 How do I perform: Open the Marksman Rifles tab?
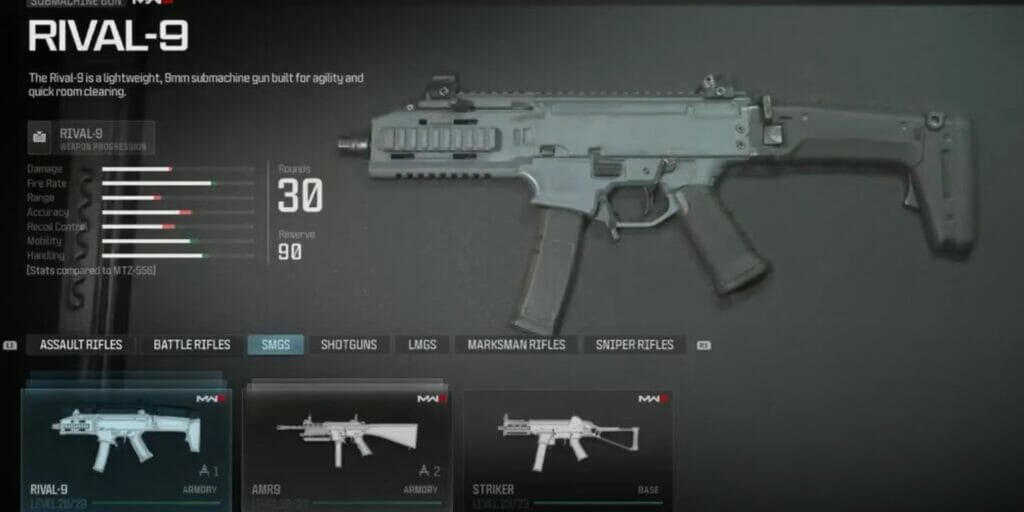point(517,345)
